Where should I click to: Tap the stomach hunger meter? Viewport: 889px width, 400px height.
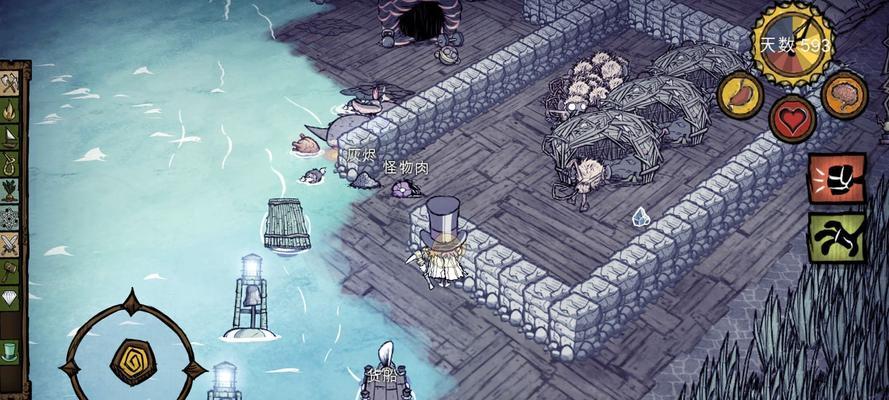742,94
